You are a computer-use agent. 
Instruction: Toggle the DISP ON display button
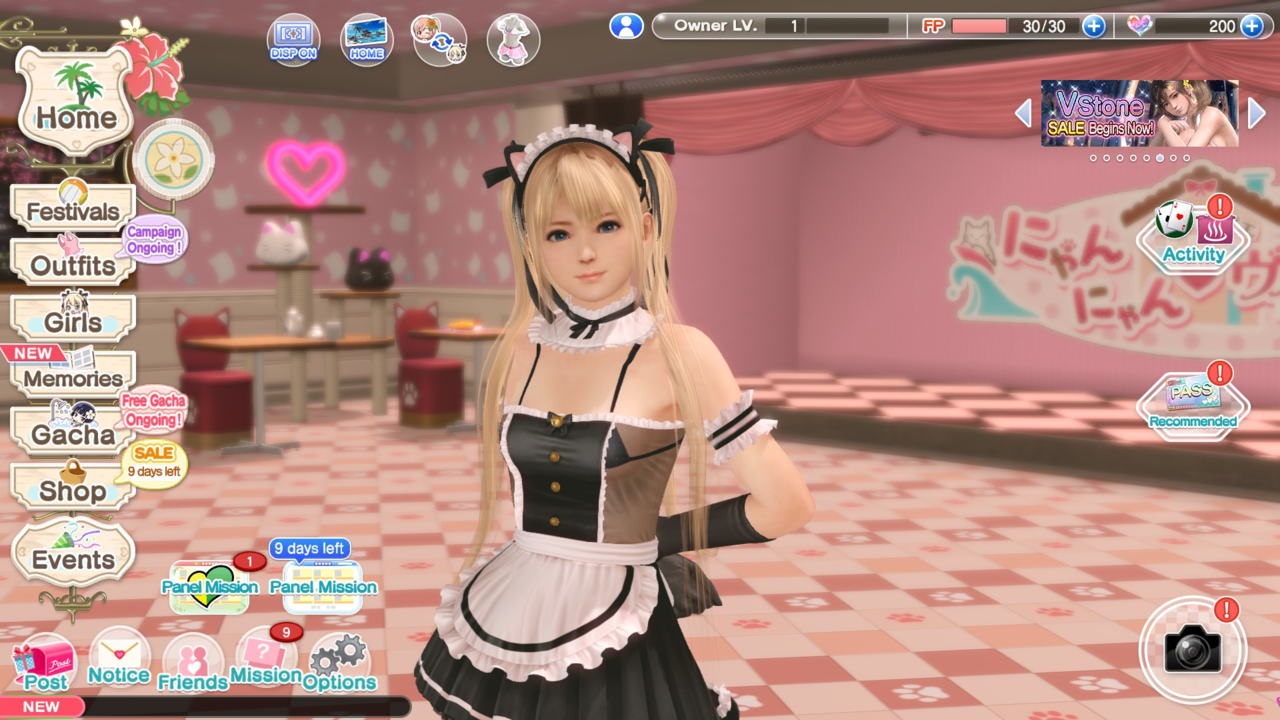293,40
